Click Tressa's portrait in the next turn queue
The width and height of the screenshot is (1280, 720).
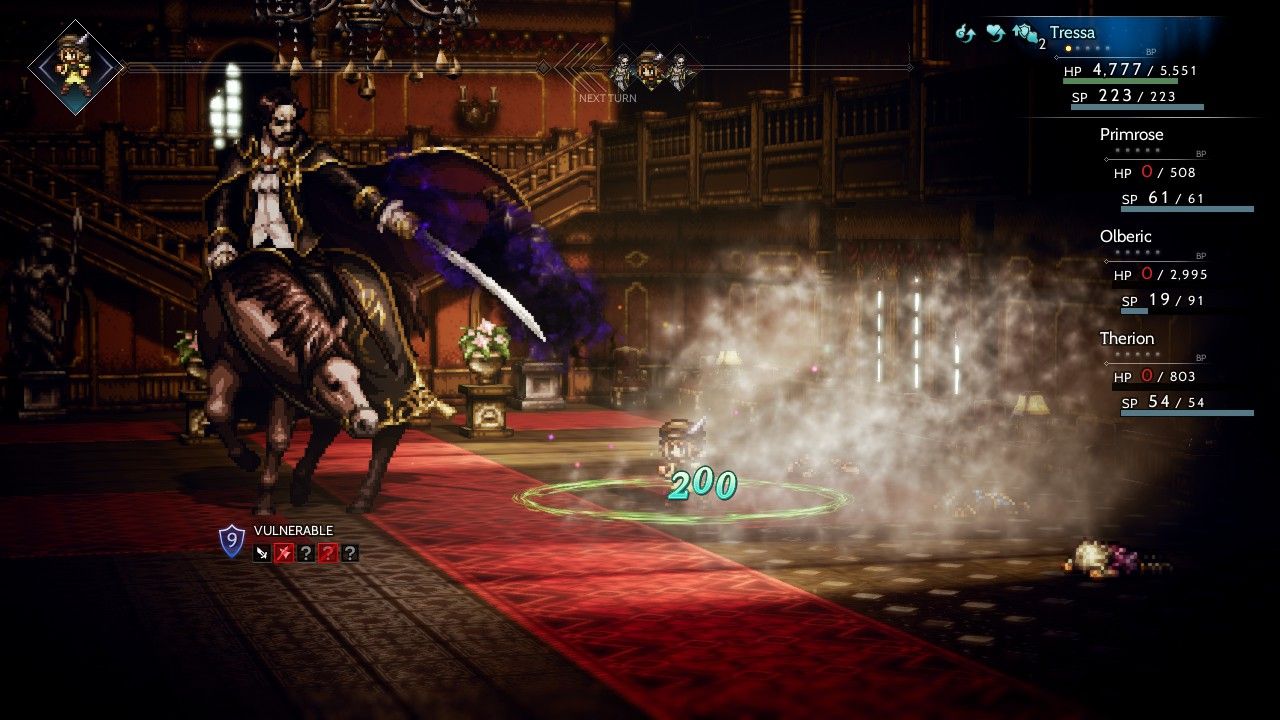650,68
